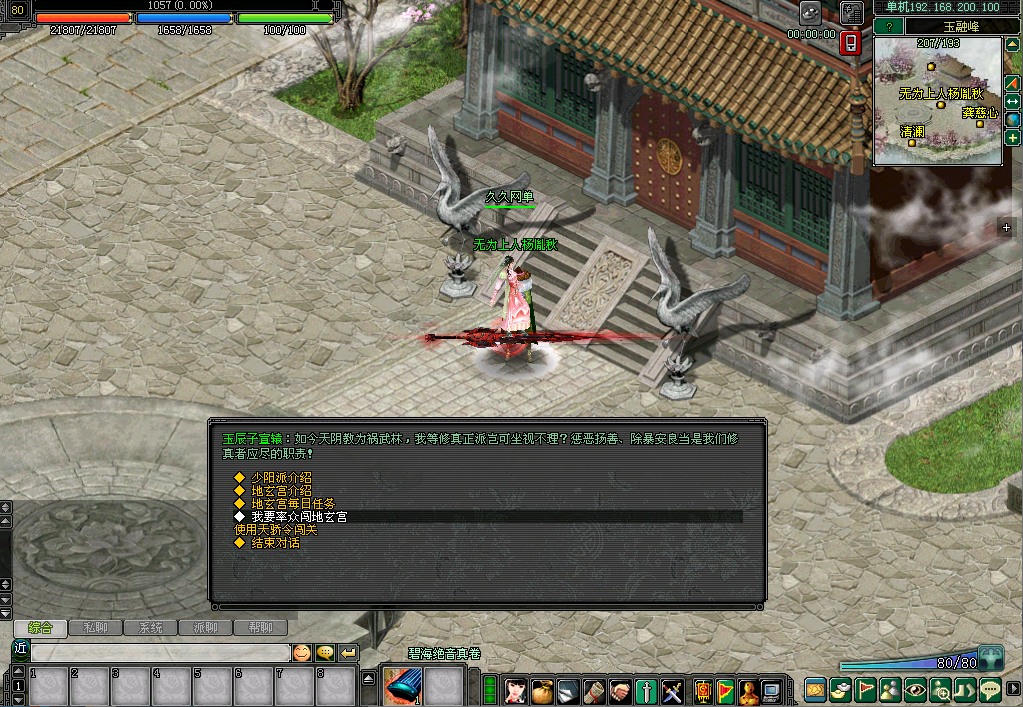
Task: Open the world globe map button
Action: [1012, 119]
